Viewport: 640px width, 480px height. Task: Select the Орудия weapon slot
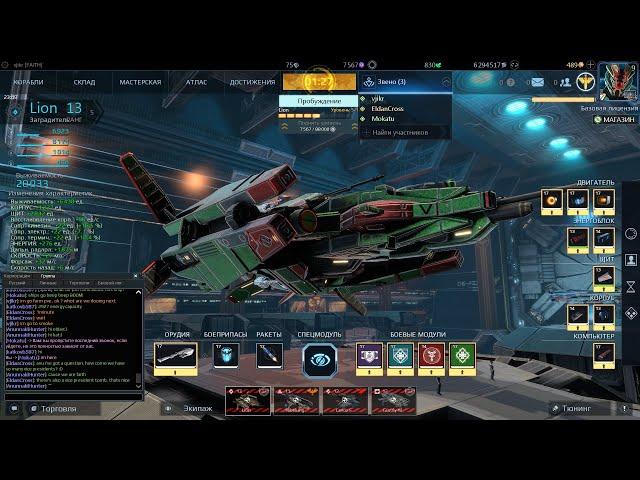coord(176,357)
